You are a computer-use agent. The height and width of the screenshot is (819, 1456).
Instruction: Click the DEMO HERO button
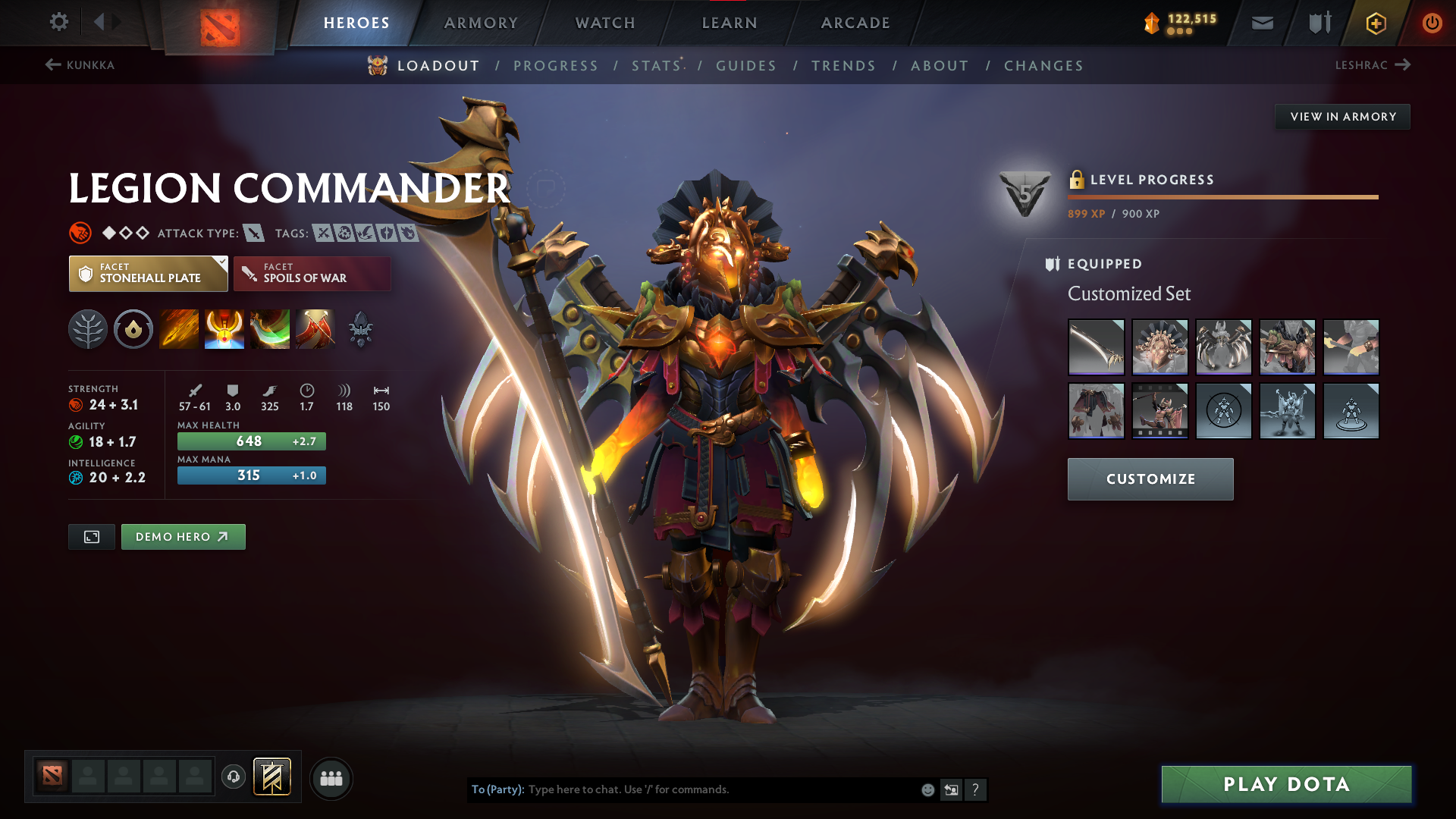[x=183, y=536]
